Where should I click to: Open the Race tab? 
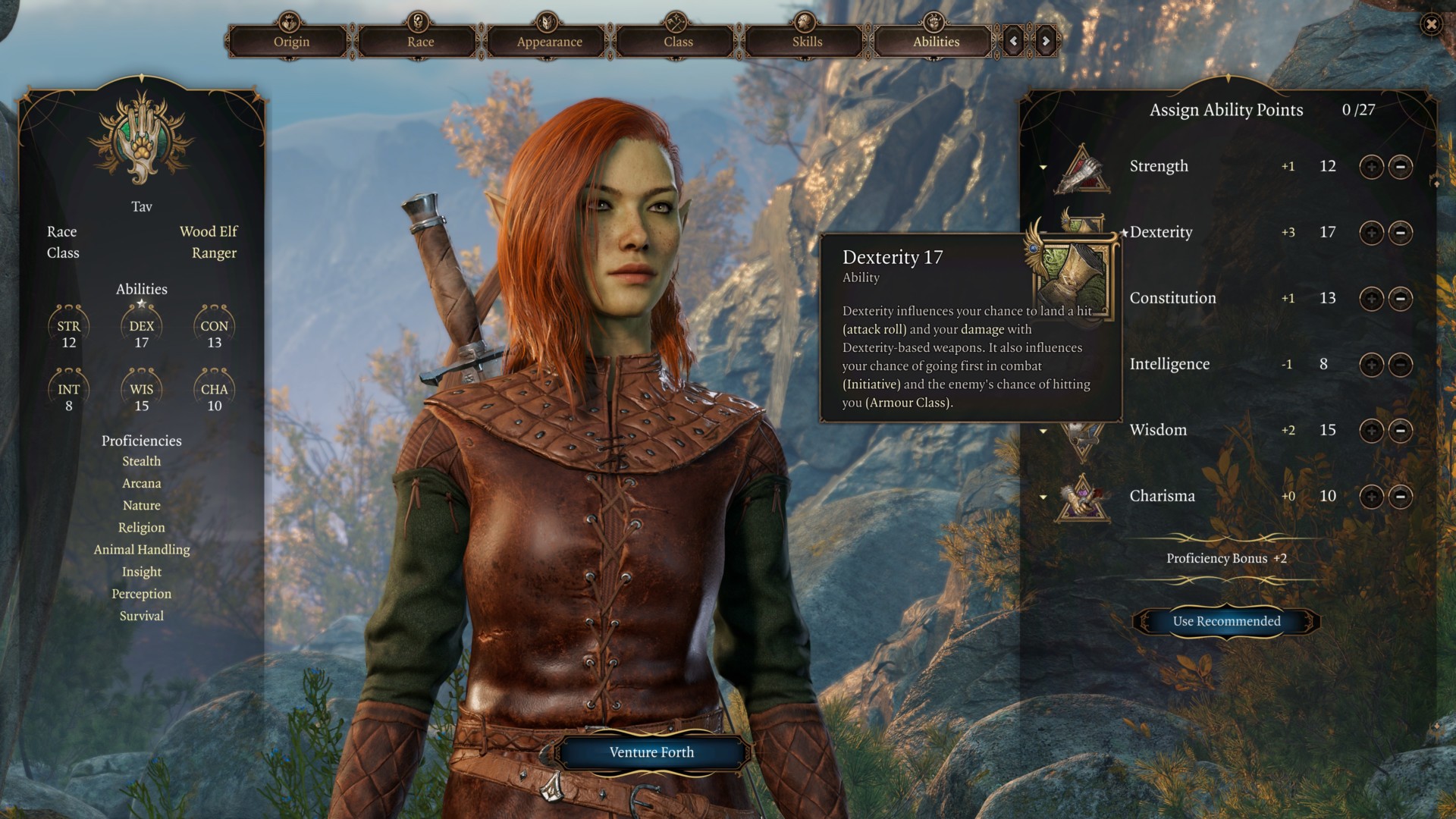[420, 42]
